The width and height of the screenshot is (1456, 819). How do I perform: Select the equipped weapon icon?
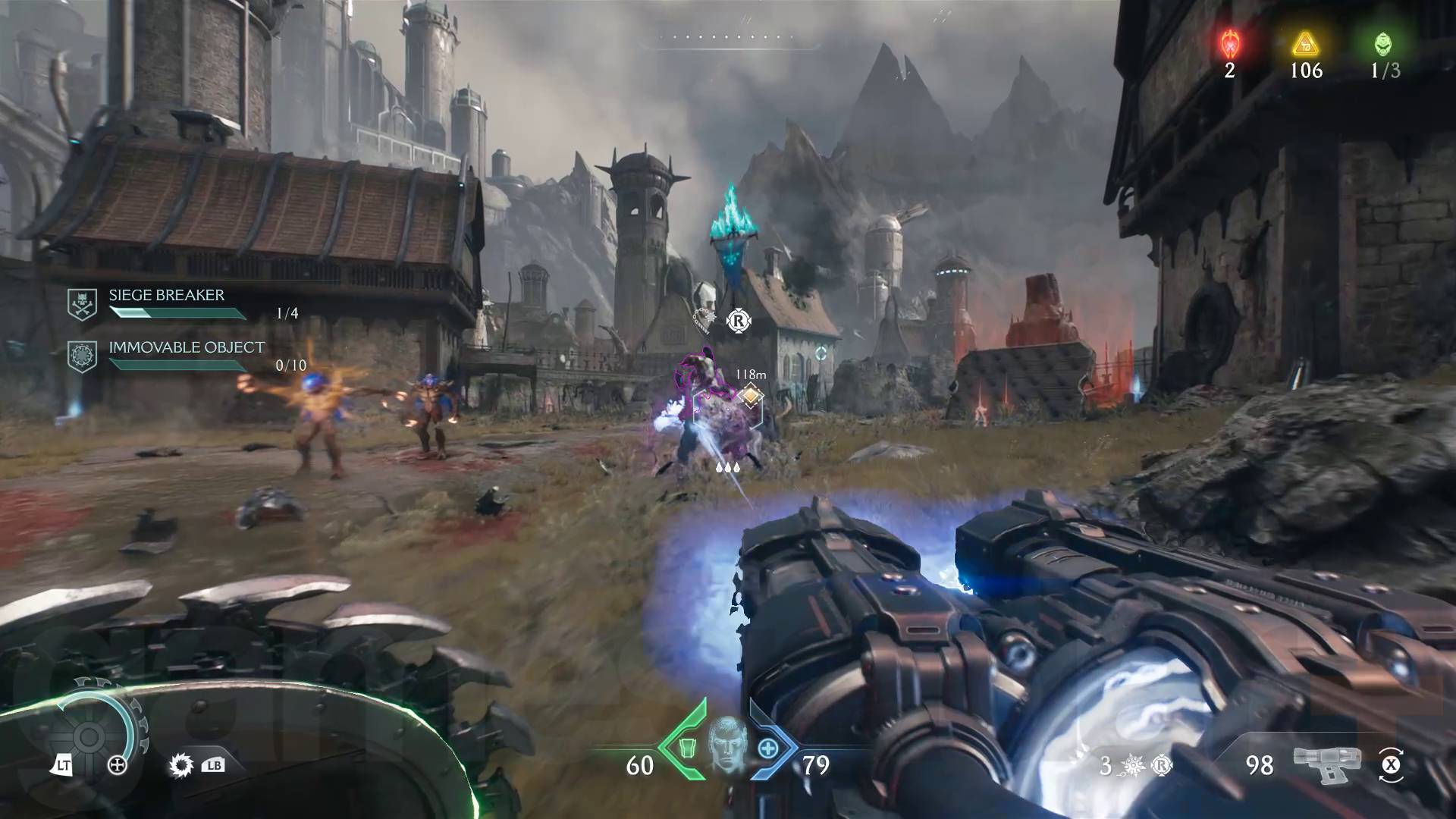(x=1327, y=764)
